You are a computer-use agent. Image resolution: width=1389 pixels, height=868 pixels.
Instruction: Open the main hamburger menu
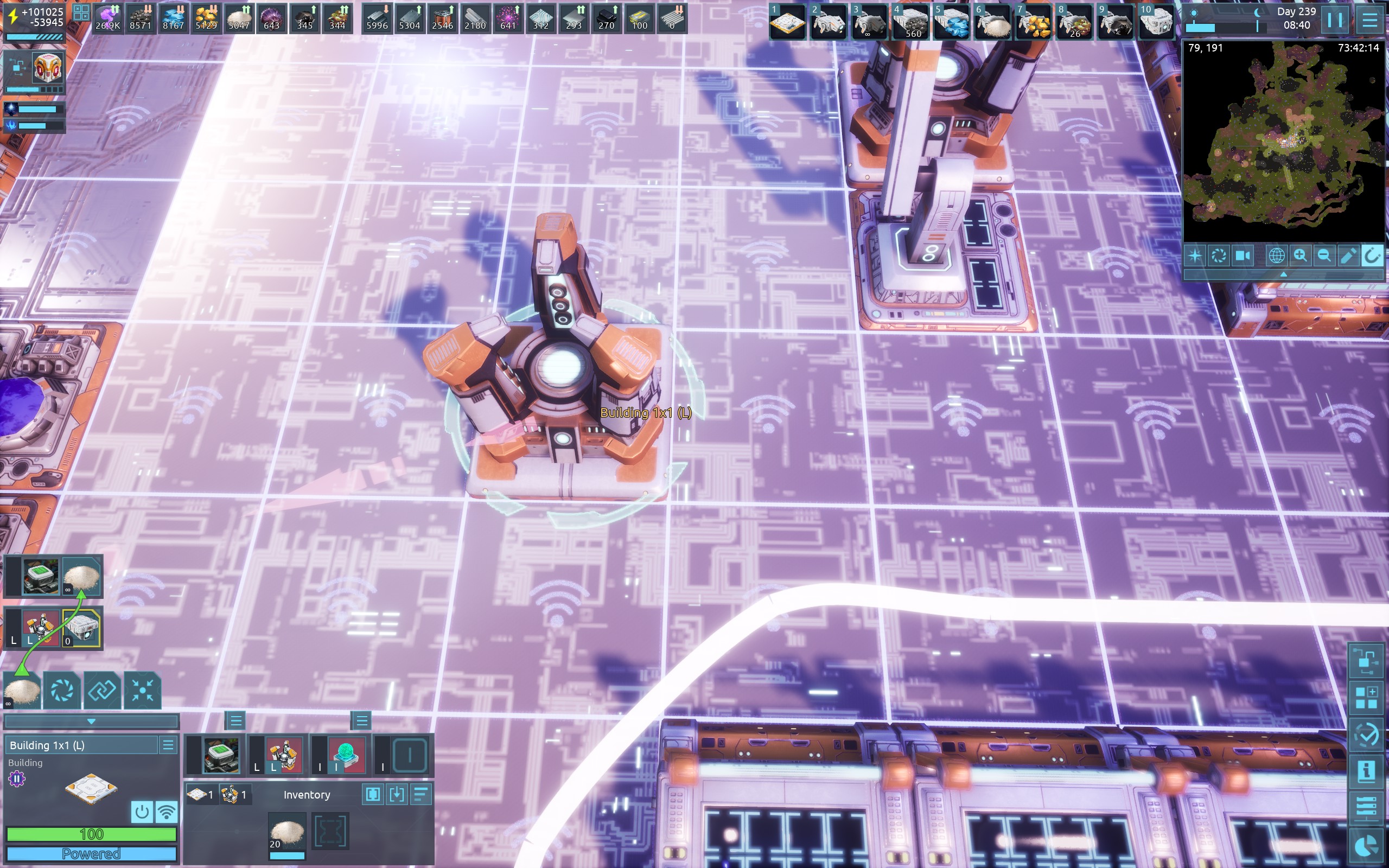[1370, 21]
